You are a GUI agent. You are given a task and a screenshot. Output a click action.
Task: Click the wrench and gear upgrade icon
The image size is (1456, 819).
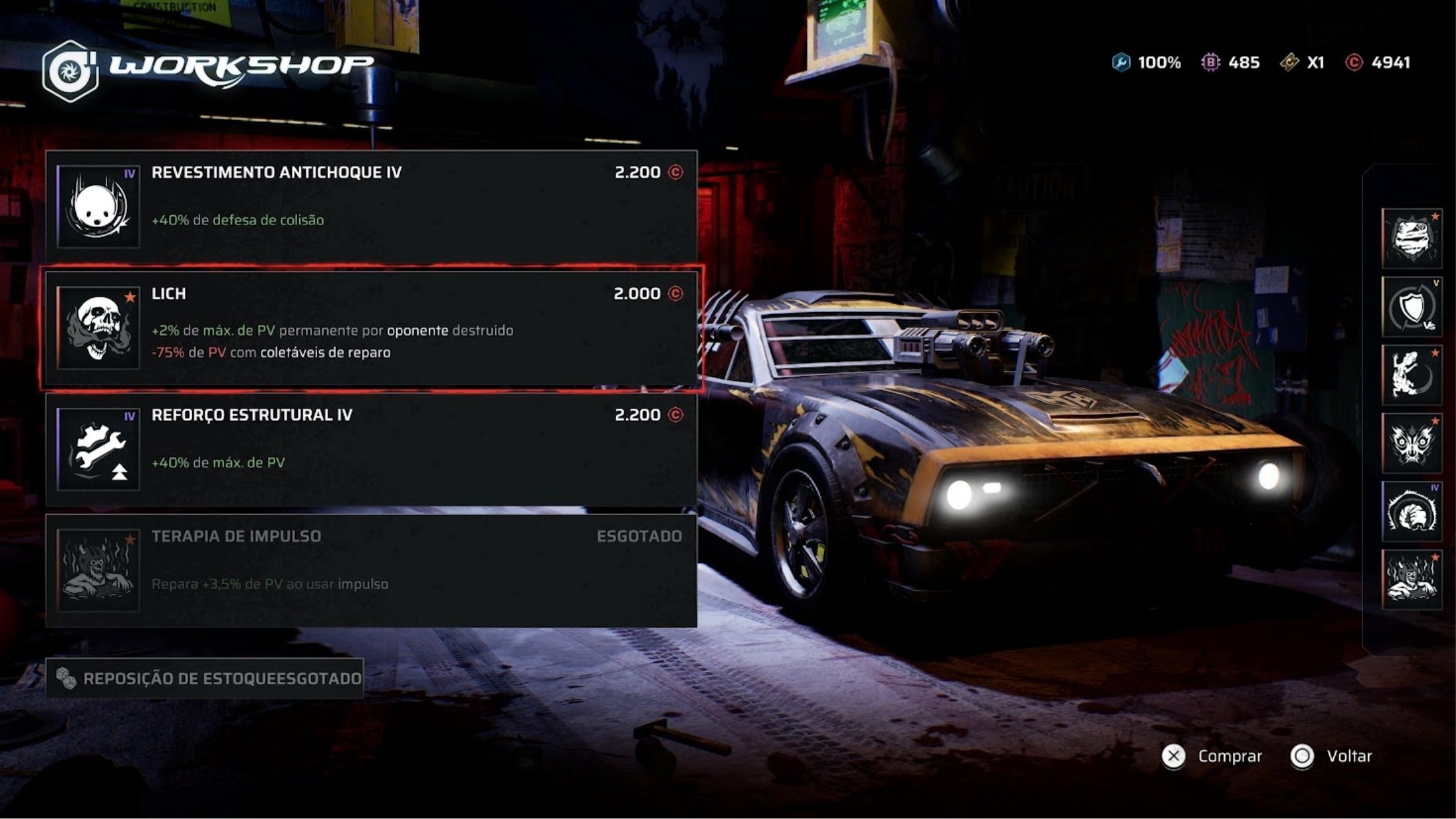click(x=98, y=449)
